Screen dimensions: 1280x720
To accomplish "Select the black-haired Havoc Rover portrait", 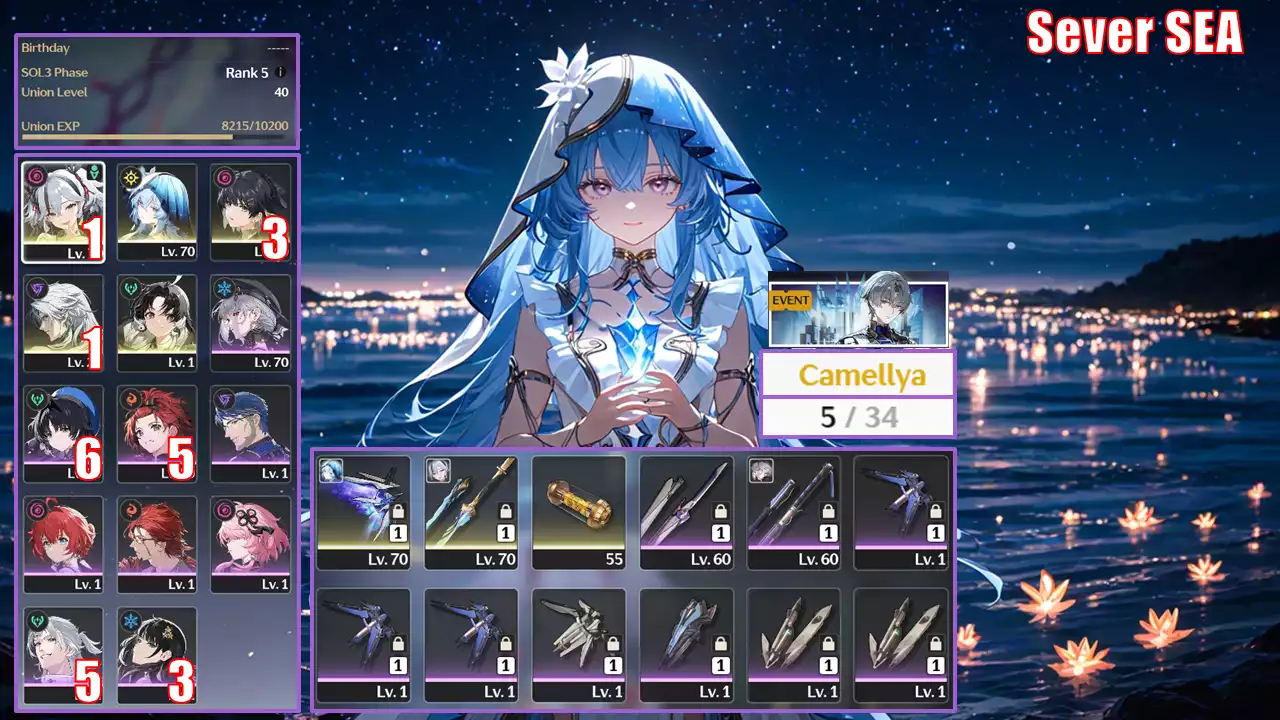I will pos(250,212).
